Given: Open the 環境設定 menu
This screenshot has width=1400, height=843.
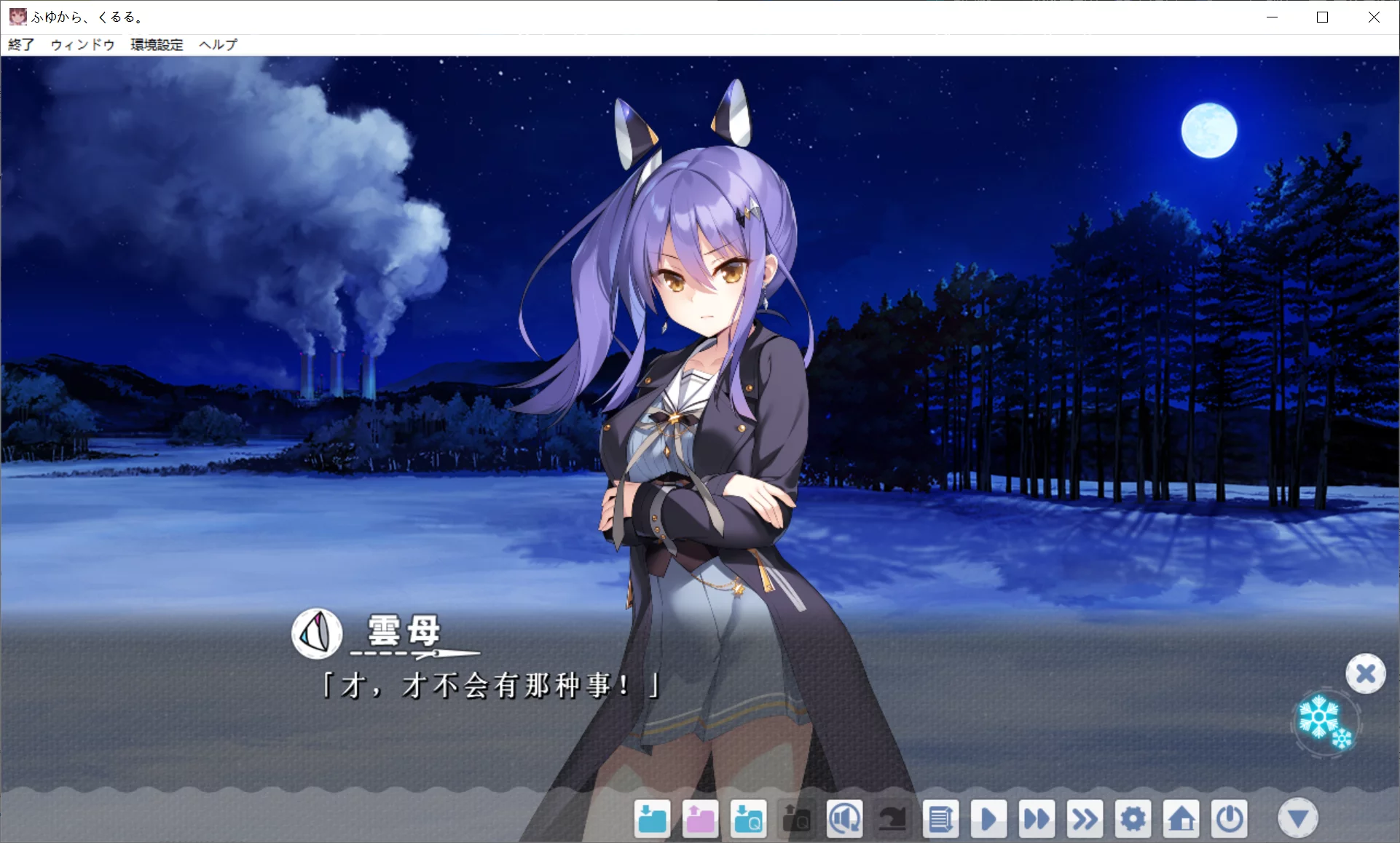Looking at the screenshot, I should pos(156,44).
